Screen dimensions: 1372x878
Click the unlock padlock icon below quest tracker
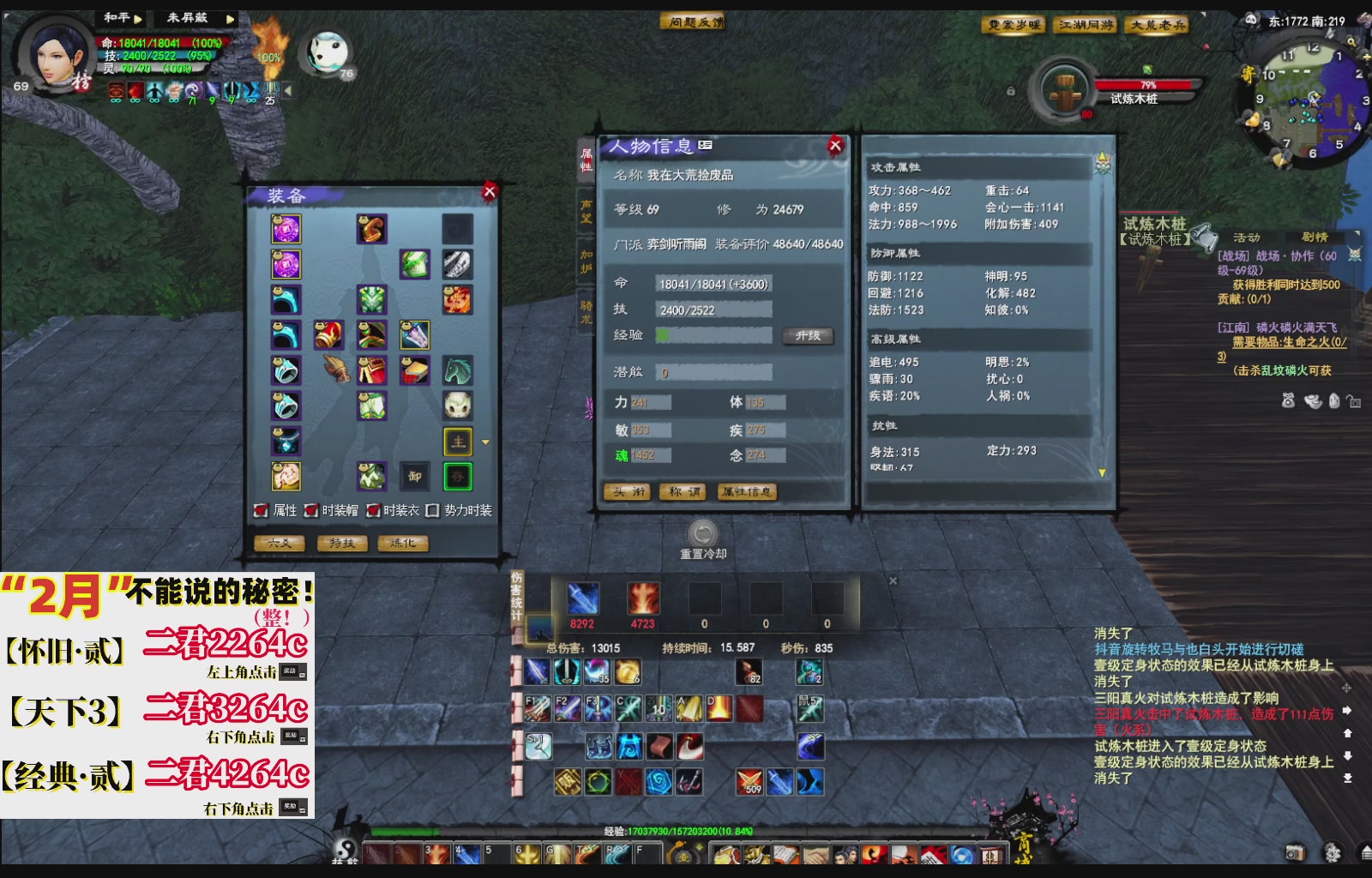1353,400
